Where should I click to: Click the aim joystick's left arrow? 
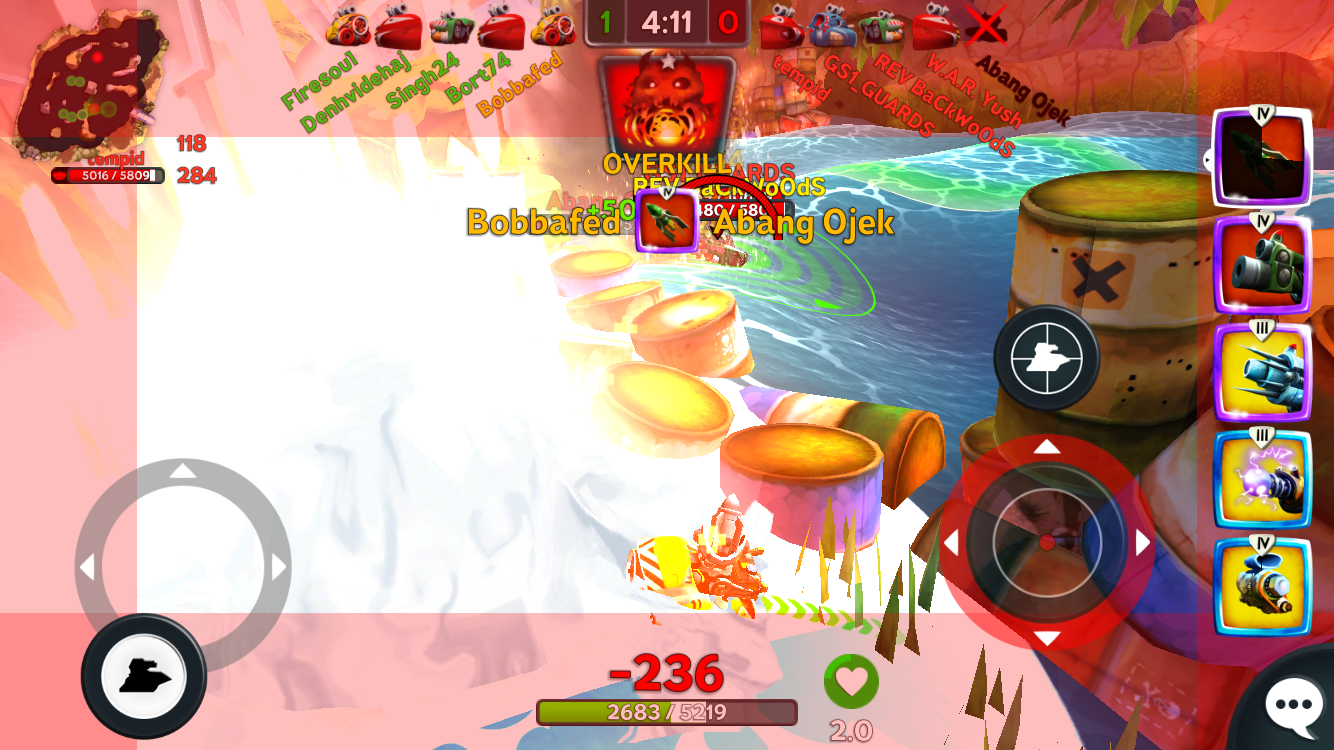(x=951, y=543)
